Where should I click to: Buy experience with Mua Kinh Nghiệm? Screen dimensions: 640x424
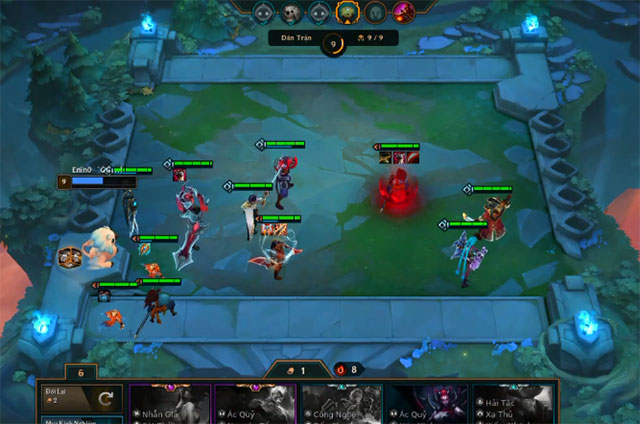[x=82, y=420]
